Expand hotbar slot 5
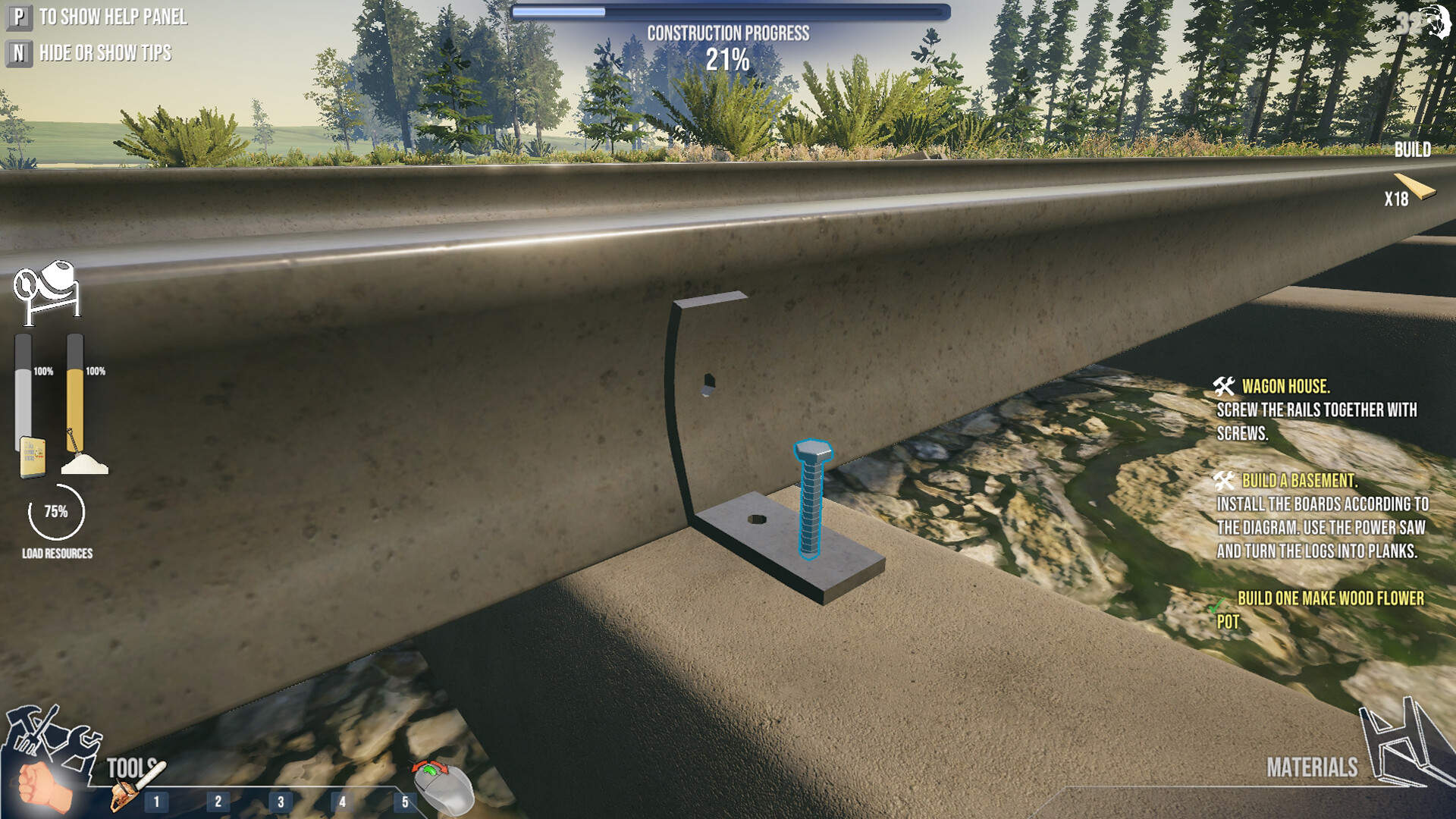The width and height of the screenshot is (1456, 819). pos(406,800)
